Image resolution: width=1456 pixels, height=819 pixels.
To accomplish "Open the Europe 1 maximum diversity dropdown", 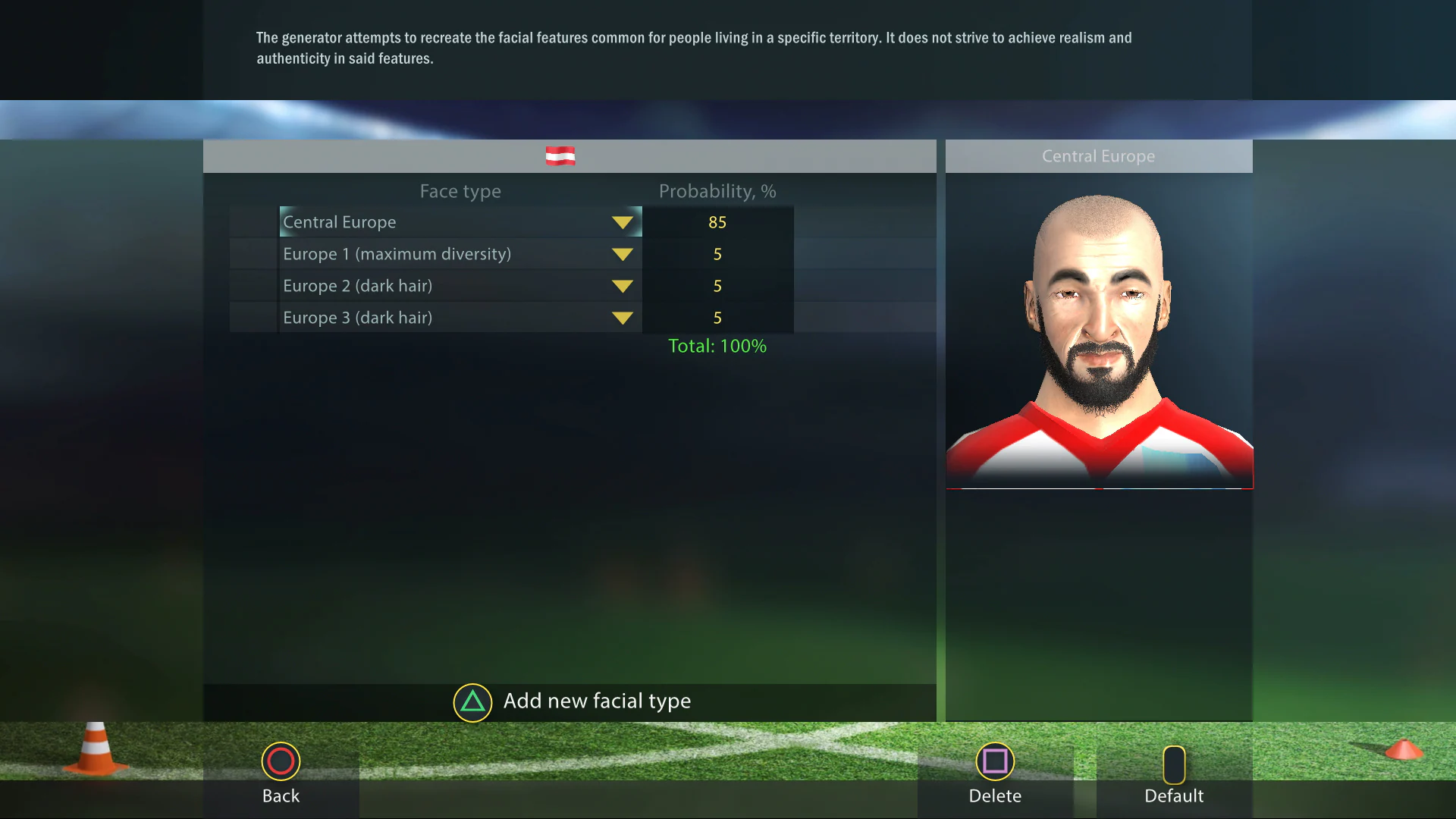I will (x=623, y=254).
